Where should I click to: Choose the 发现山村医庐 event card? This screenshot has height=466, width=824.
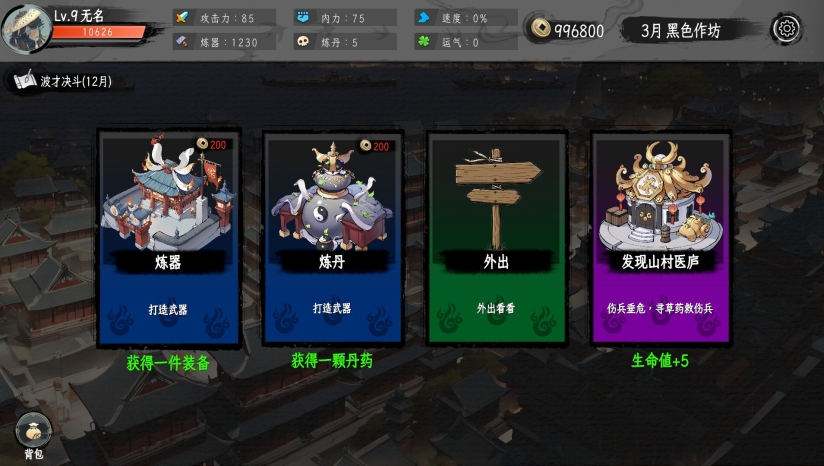(660, 238)
